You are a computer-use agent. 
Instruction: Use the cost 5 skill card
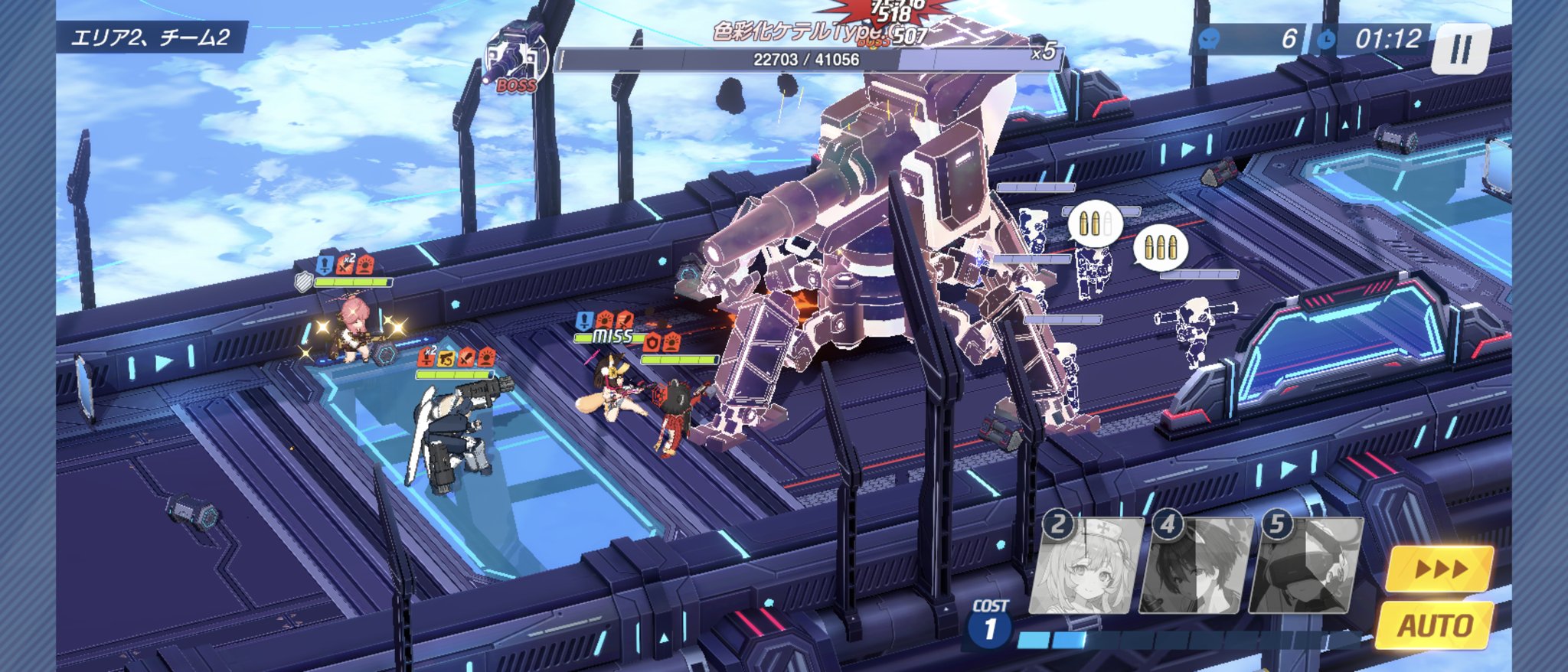(1305, 568)
